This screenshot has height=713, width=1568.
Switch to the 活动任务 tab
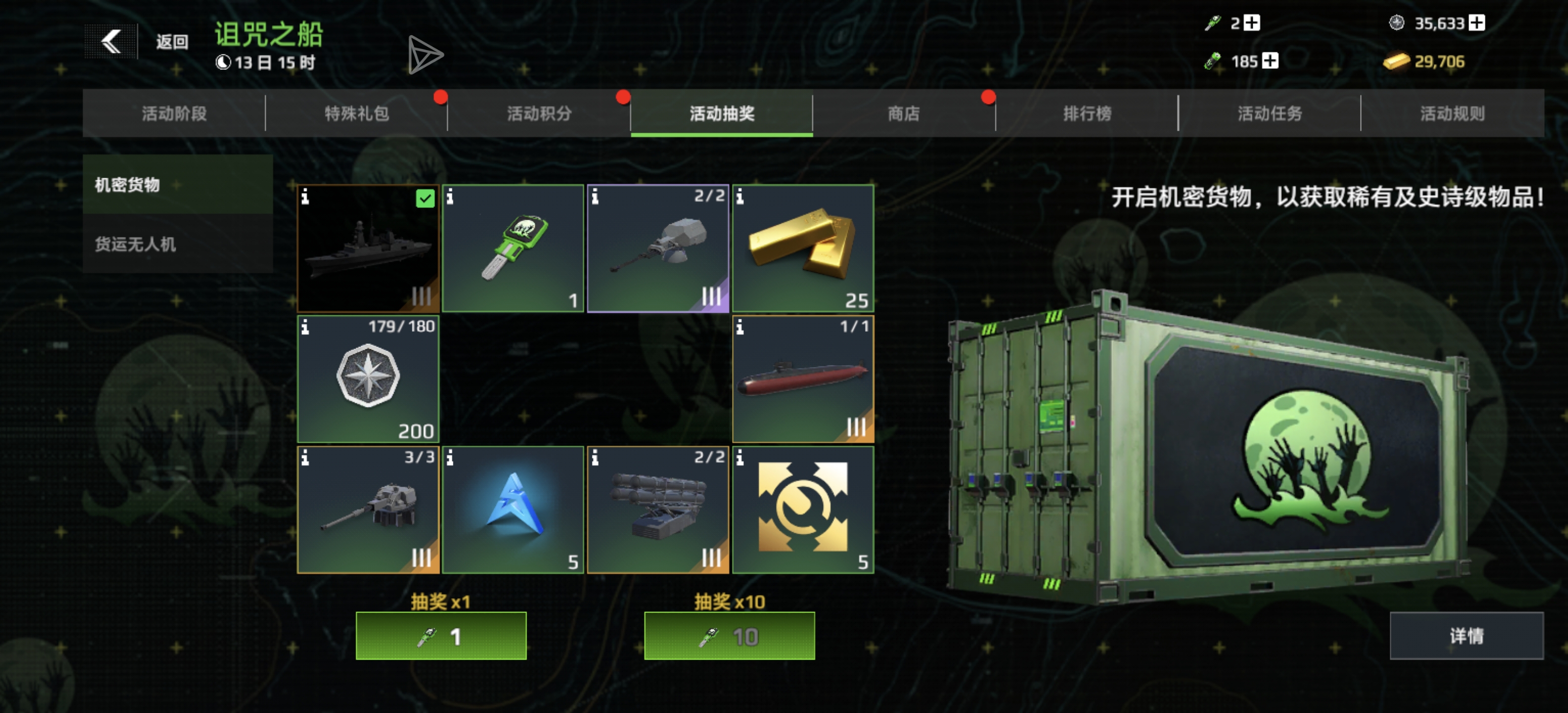pyautogui.click(x=1270, y=113)
